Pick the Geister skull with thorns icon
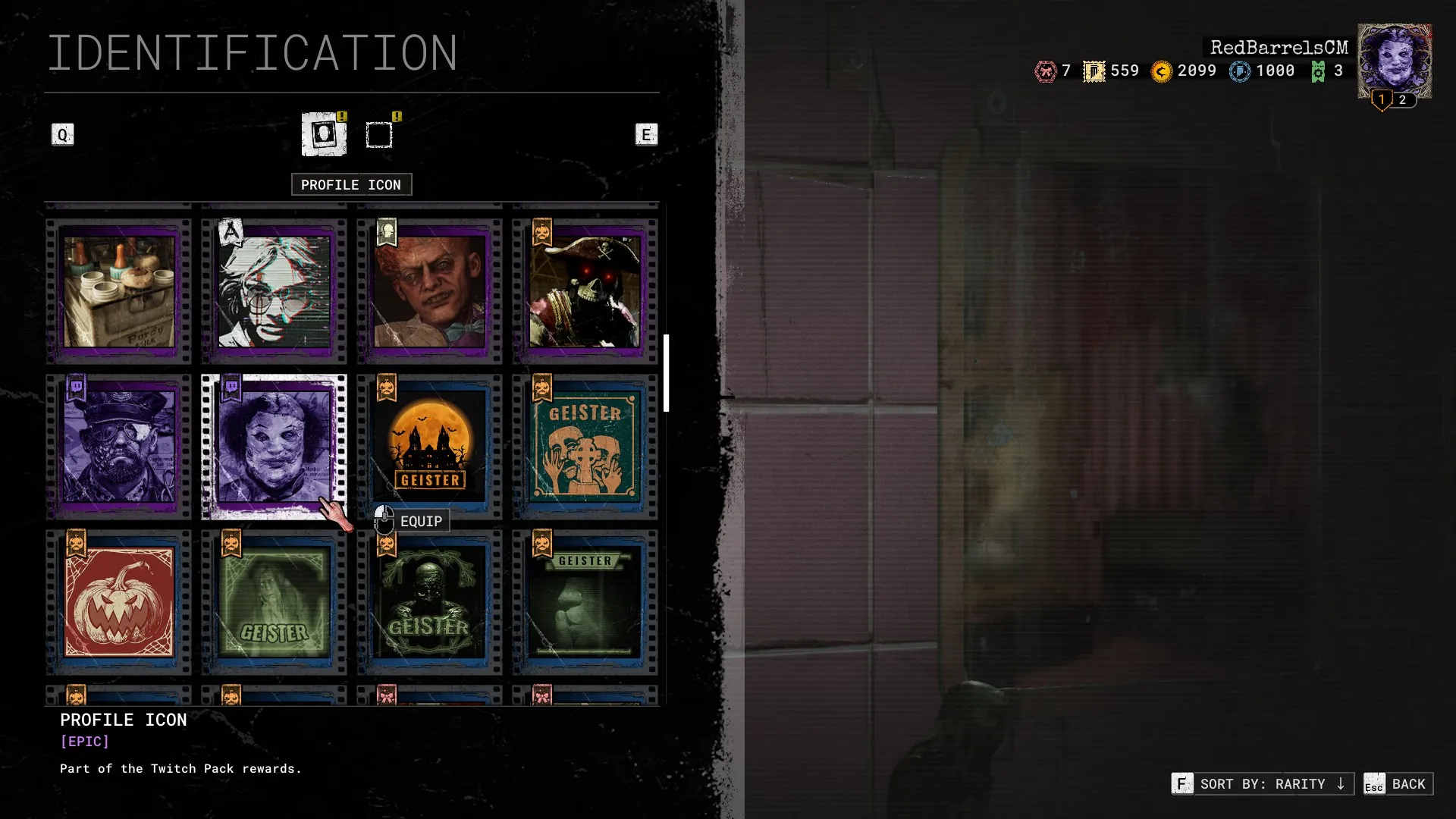The image size is (1456, 819). tap(430, 602)
